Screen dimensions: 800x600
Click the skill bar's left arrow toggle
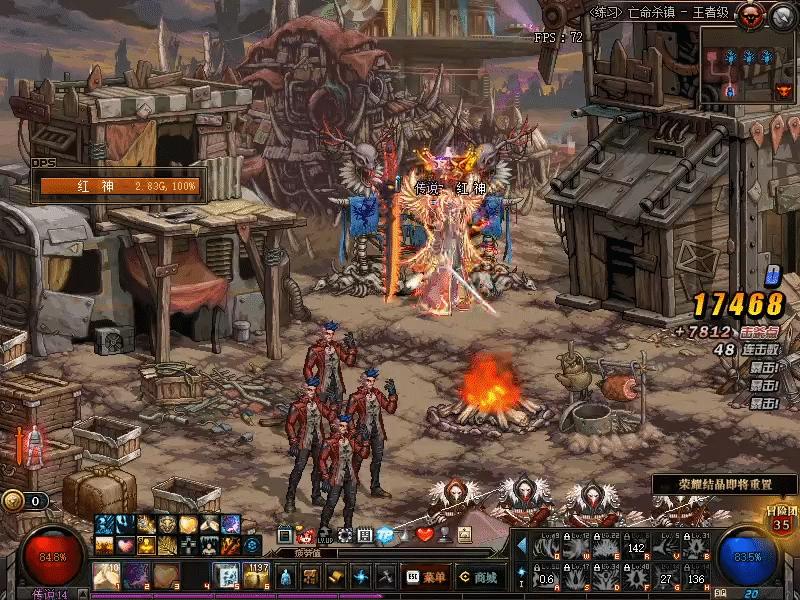tap(521, 544)
